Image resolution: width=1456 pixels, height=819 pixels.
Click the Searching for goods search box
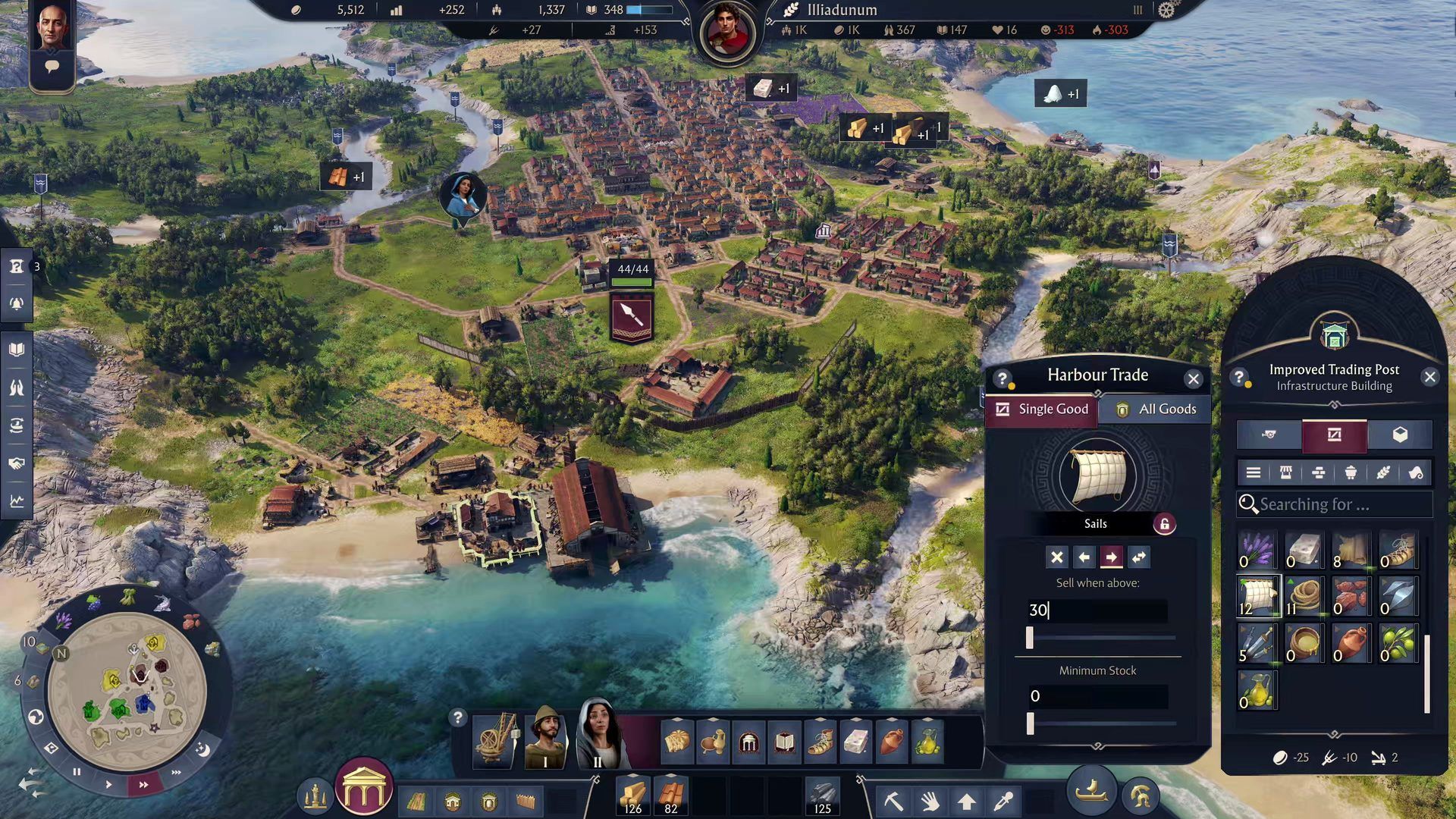(1335, 504)
